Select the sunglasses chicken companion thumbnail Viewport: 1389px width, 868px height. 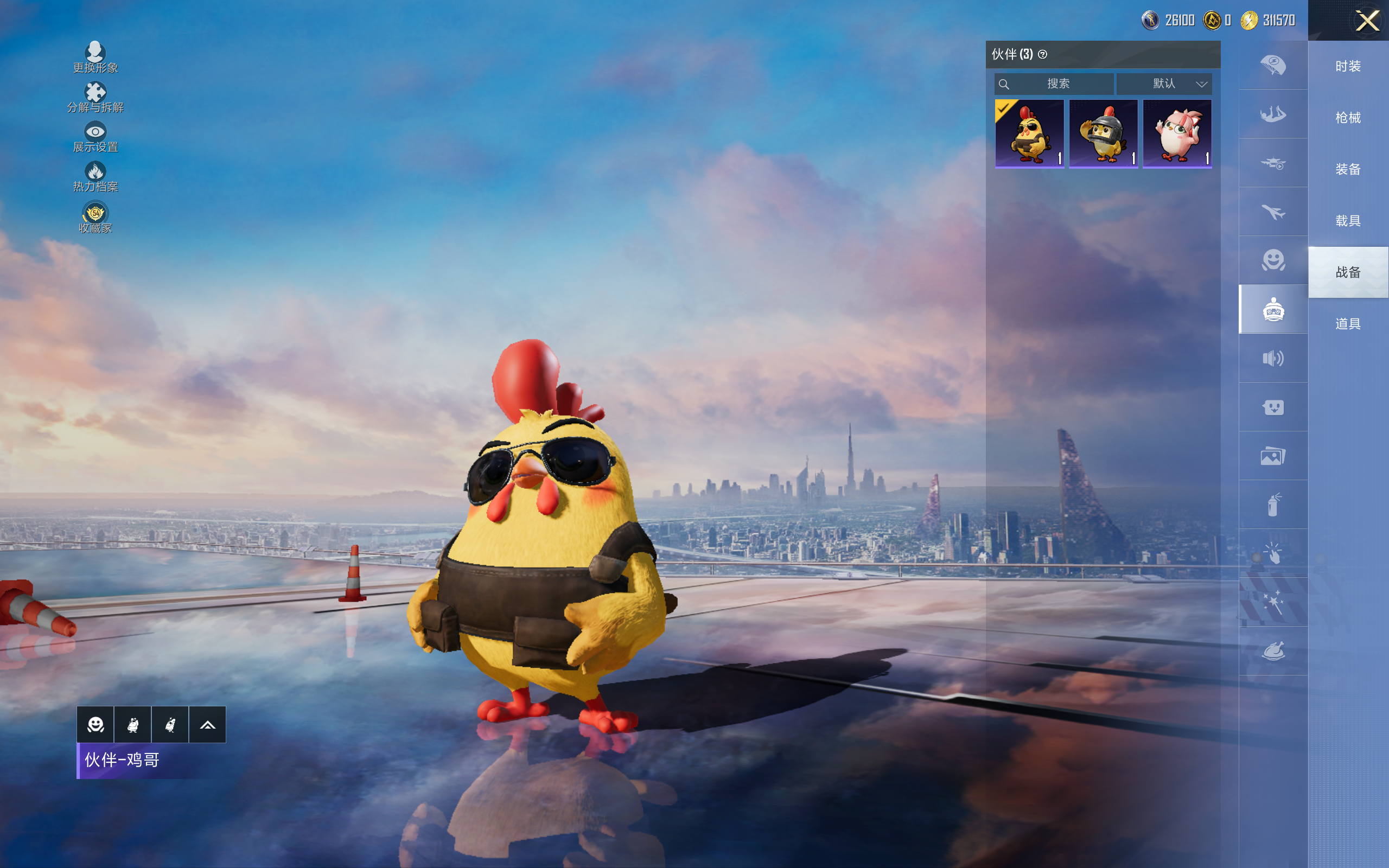point(1029,134)
